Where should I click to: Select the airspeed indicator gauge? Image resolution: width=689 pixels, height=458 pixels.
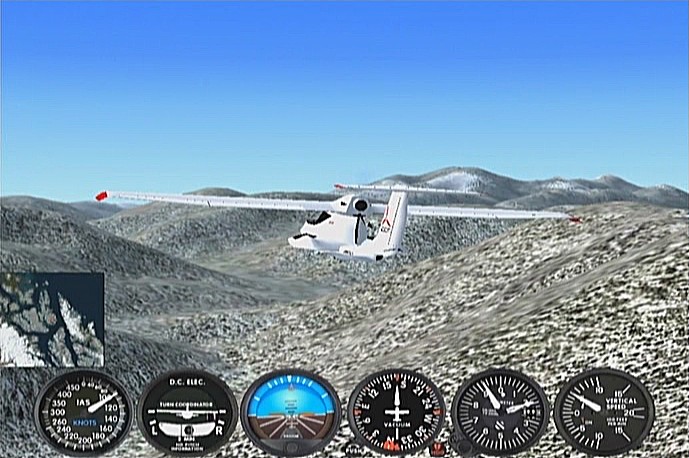click(x=83, y=412)
